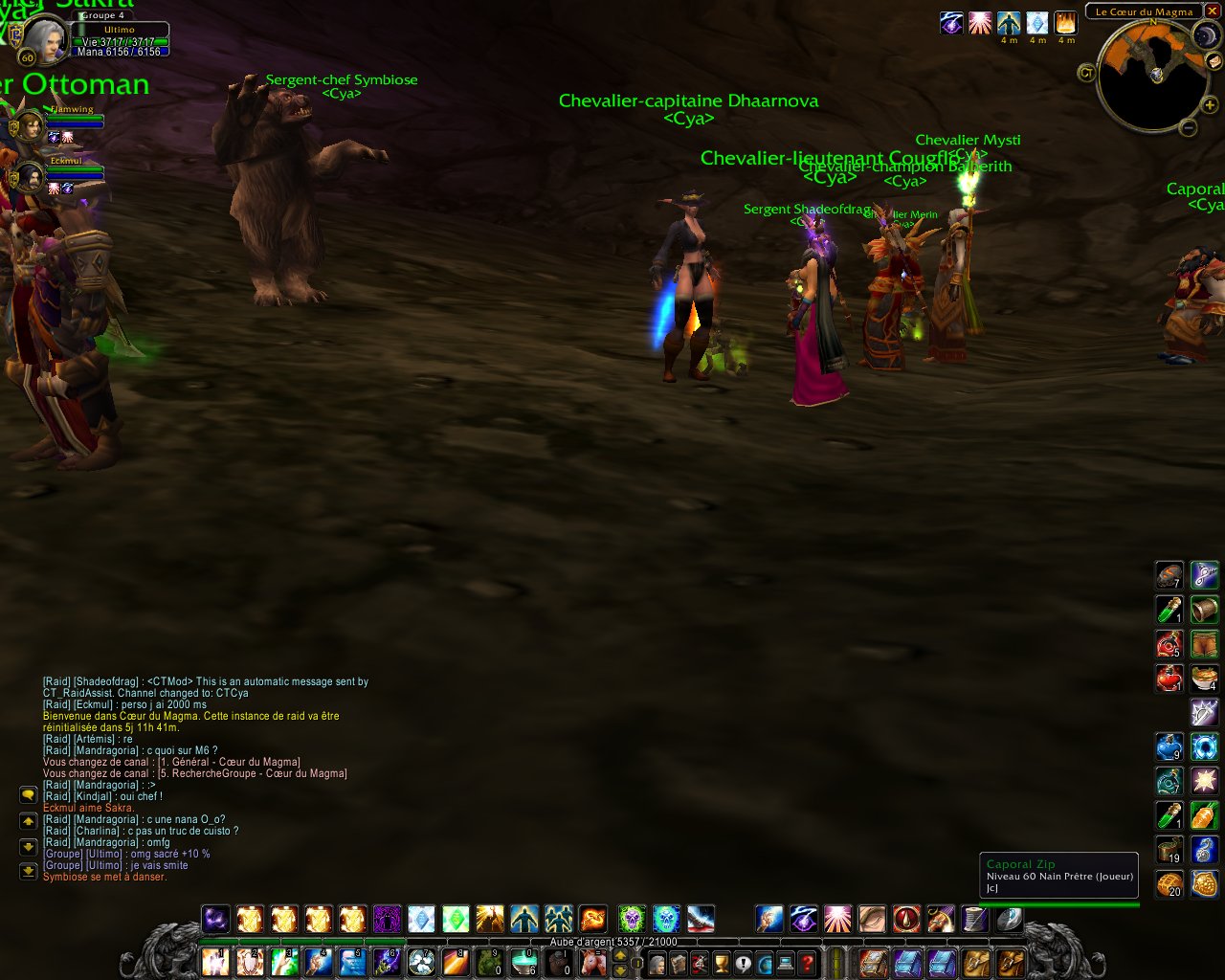The height and width of the screenshot is (980, 1225).
Task: Open the CT mod minimap button
Action: [x=1086, y=73]
